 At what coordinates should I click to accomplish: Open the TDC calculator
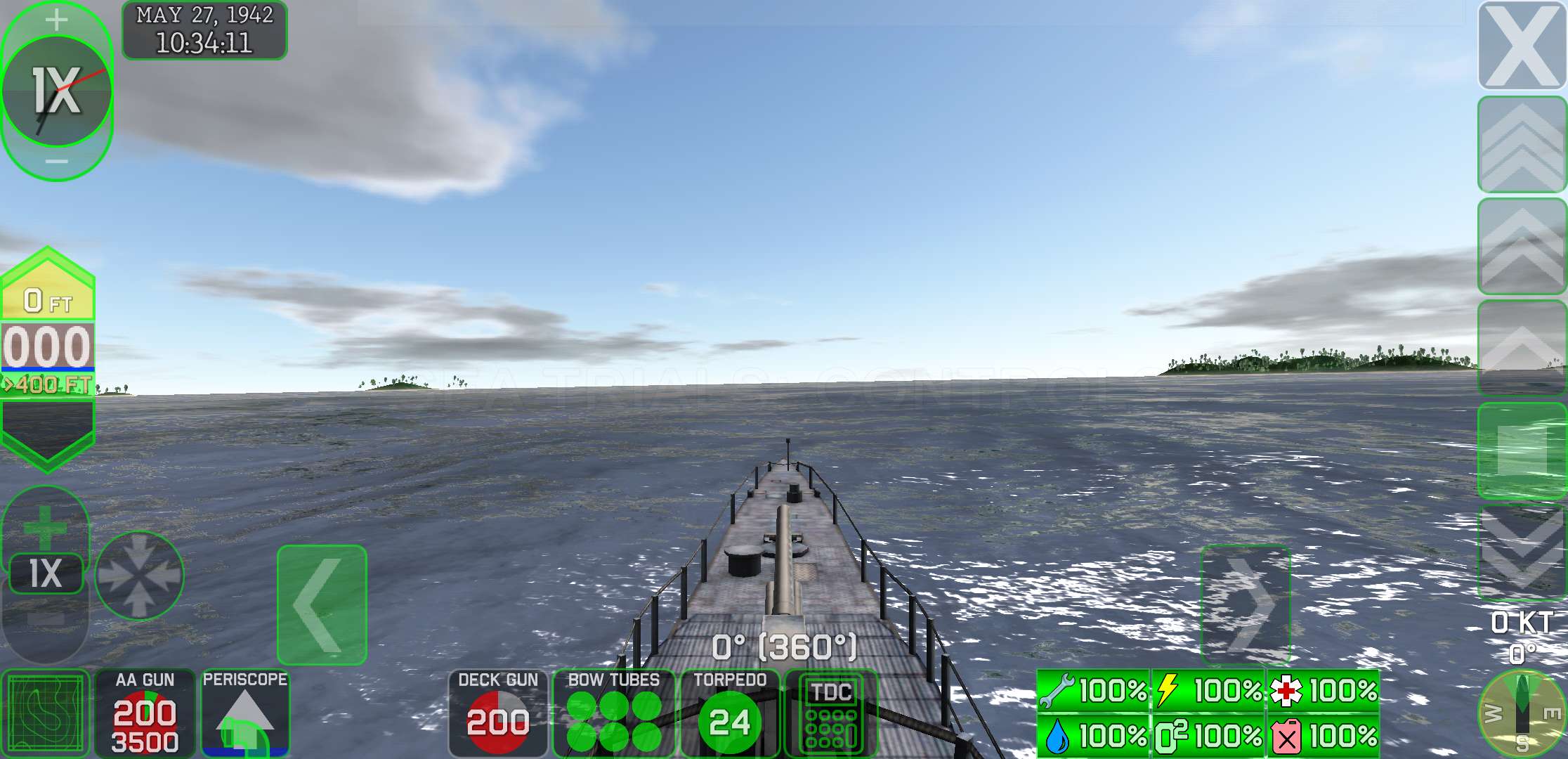831,713
